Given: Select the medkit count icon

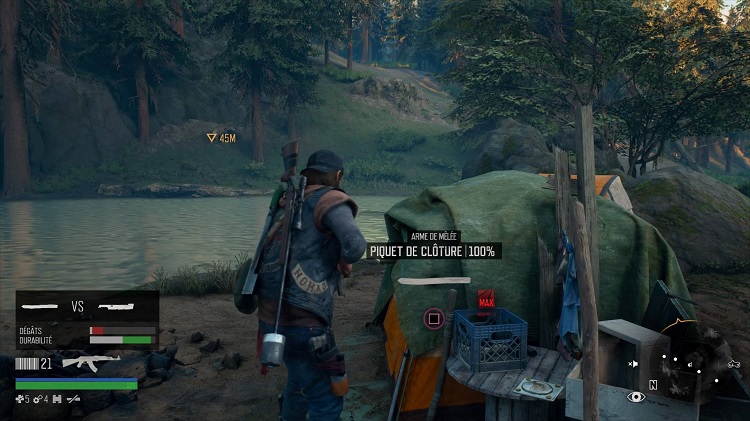Looking at the screenshot, I should 22,399.
